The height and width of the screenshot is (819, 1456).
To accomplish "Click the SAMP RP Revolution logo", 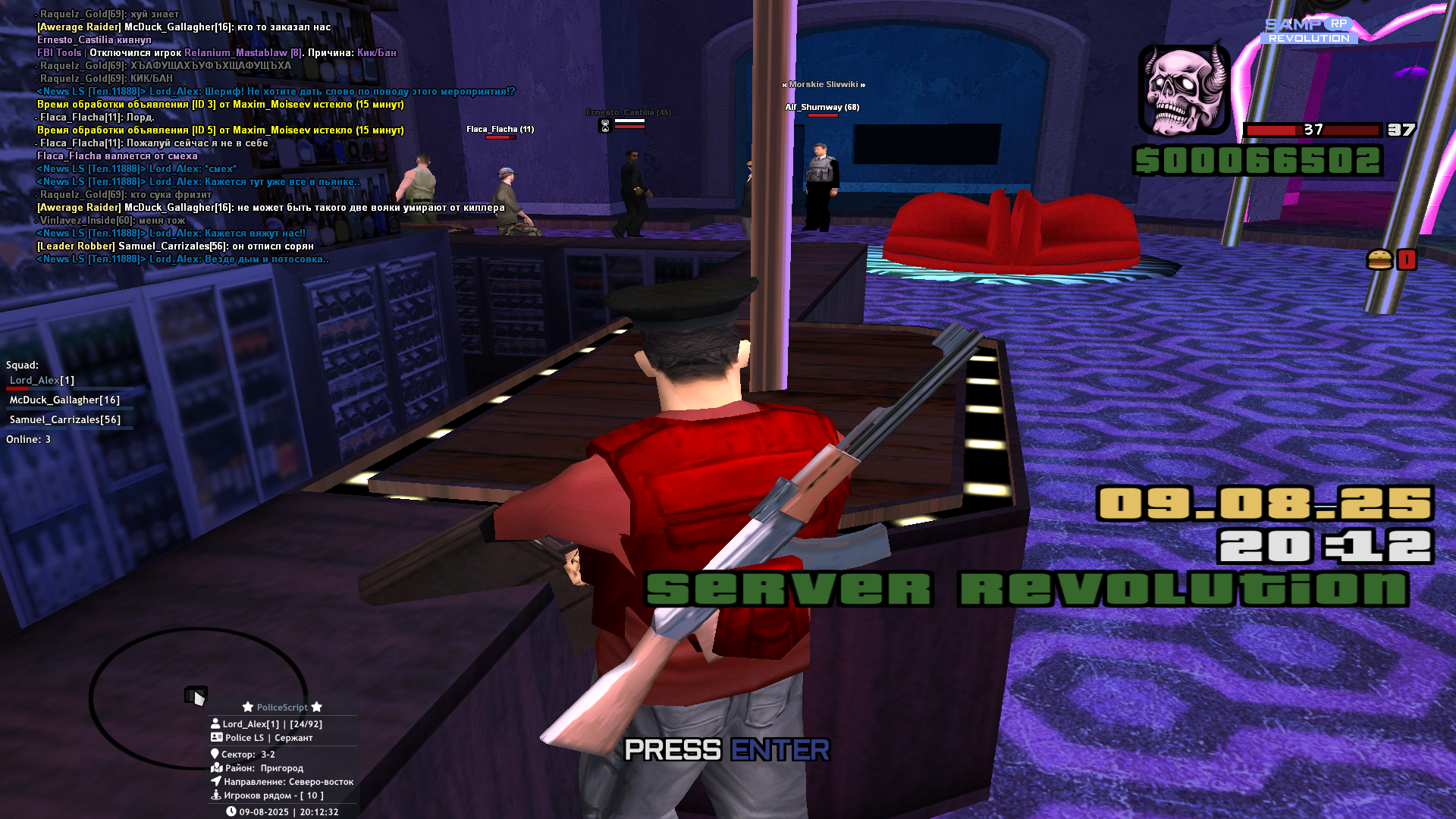I will (1308, 31).
